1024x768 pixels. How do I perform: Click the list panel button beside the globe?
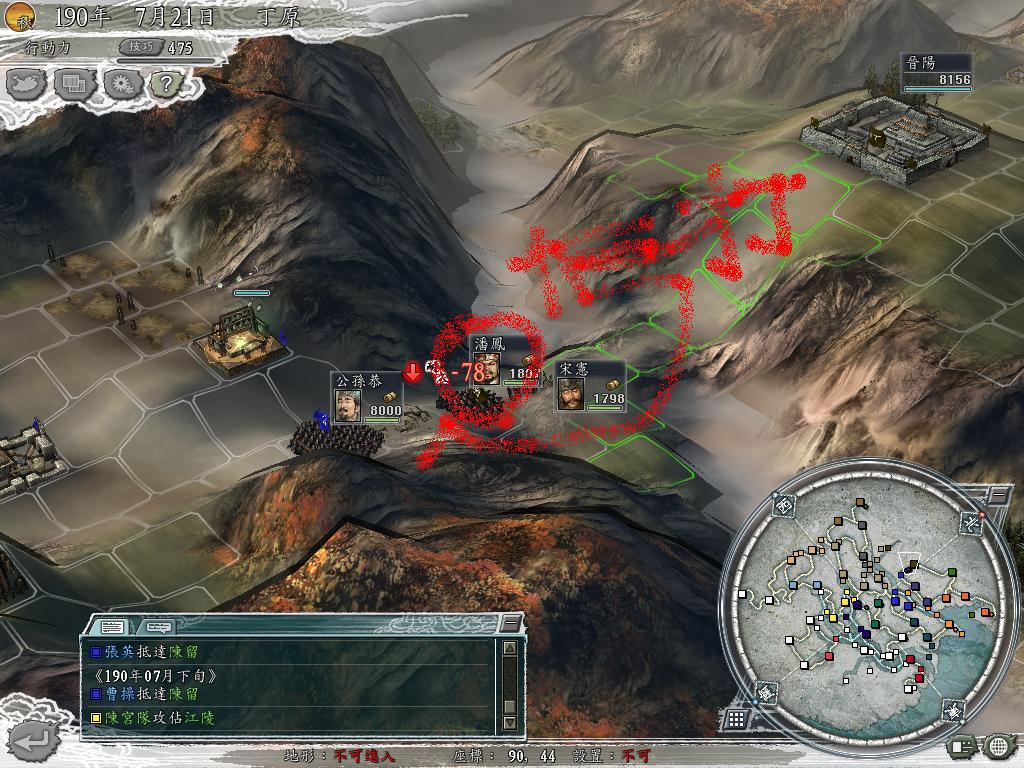coord(963,745)
